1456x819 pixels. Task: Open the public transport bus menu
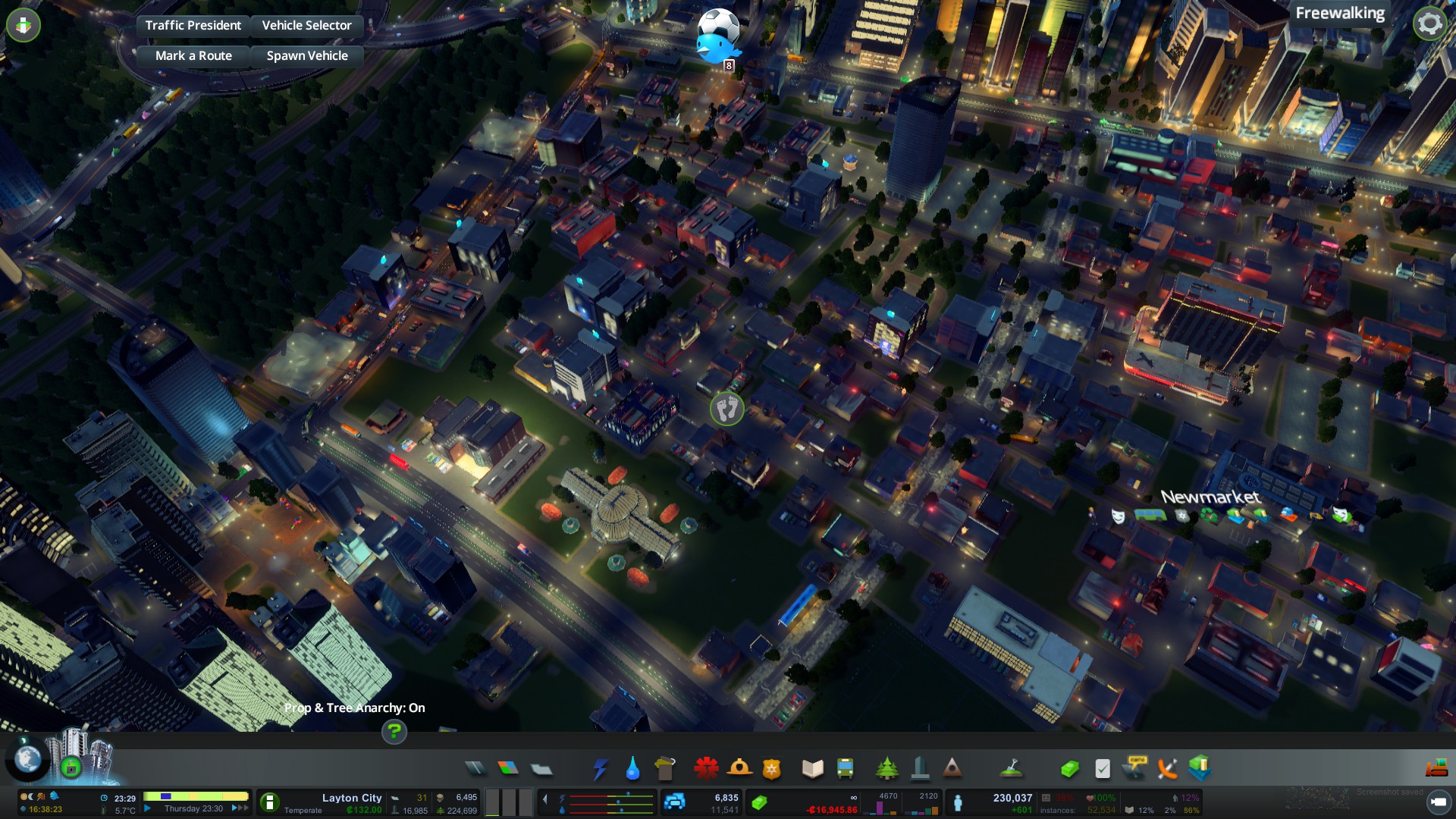(x=845, y=768)
